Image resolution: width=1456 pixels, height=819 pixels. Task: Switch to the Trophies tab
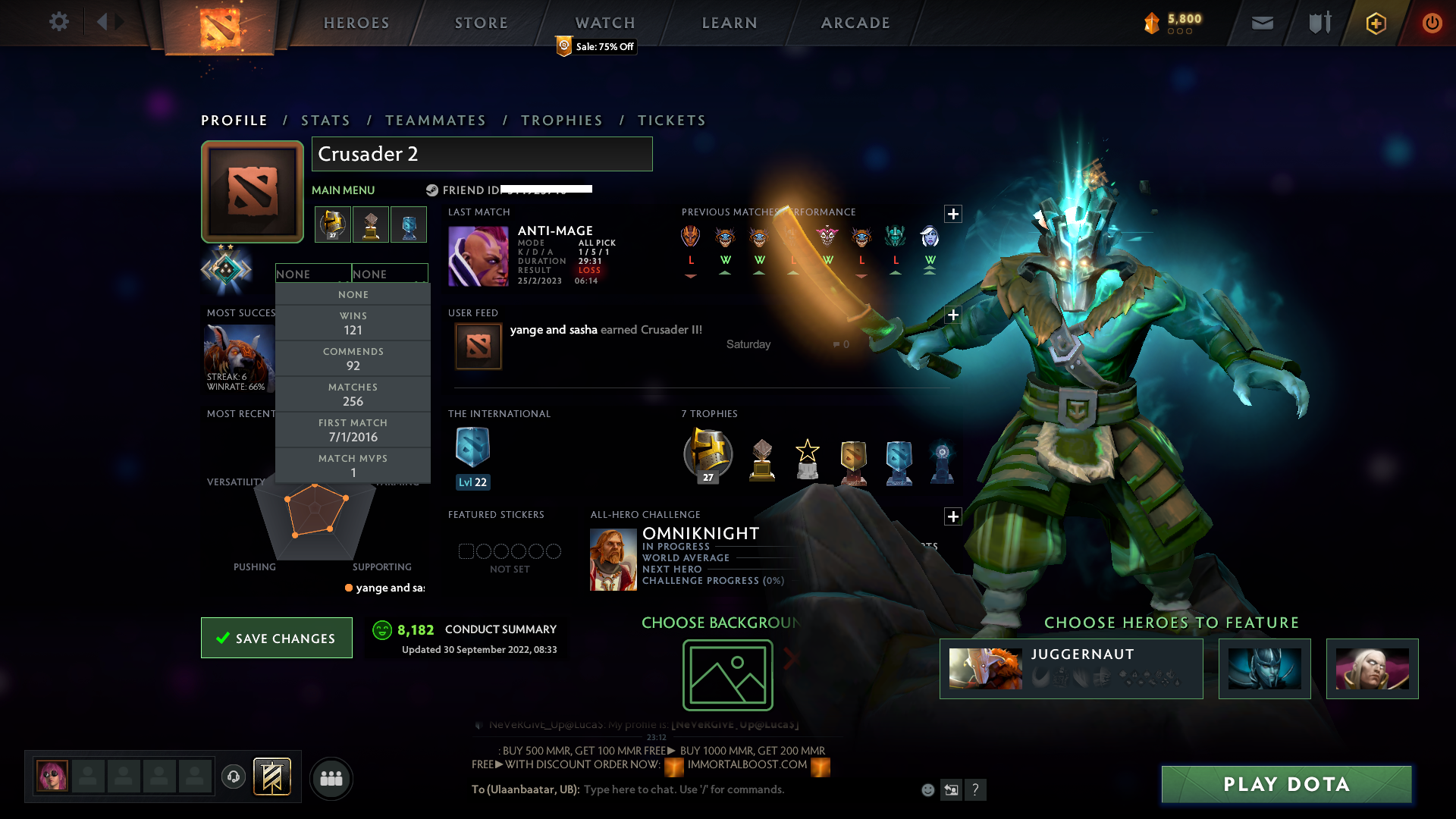point(561,120)
